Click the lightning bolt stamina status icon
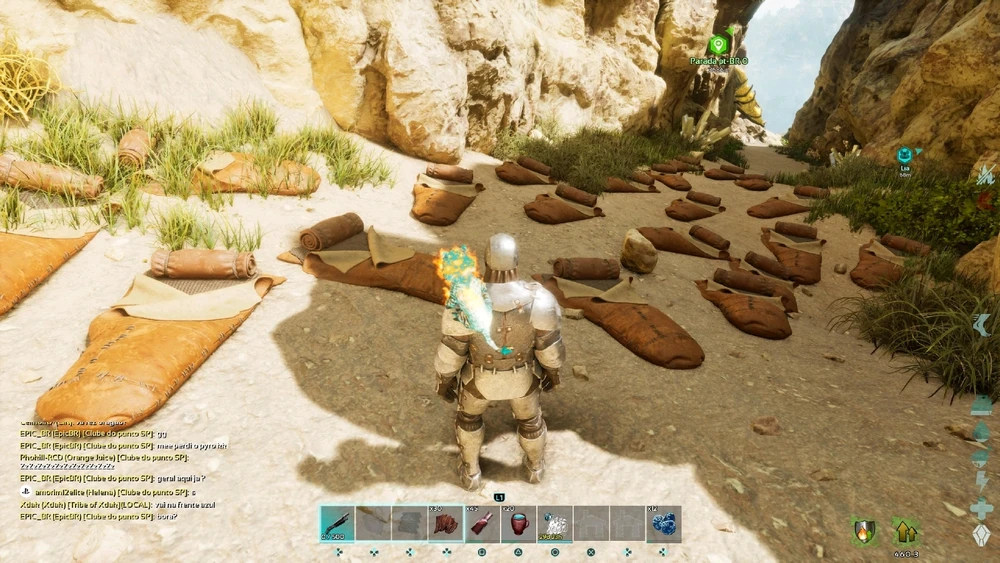The image size is (1000, 563). click(981, 482)
